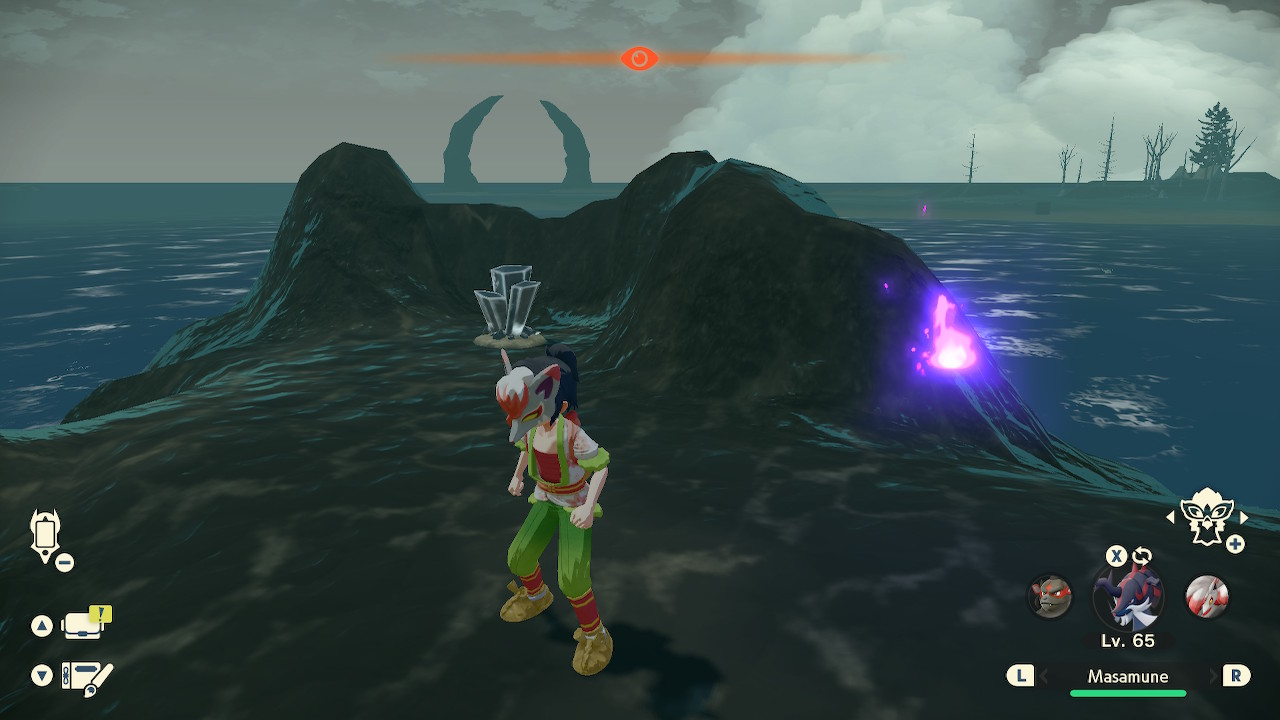
Task: Open the satchel with the exclamation badge
Action: coord(84,625)
